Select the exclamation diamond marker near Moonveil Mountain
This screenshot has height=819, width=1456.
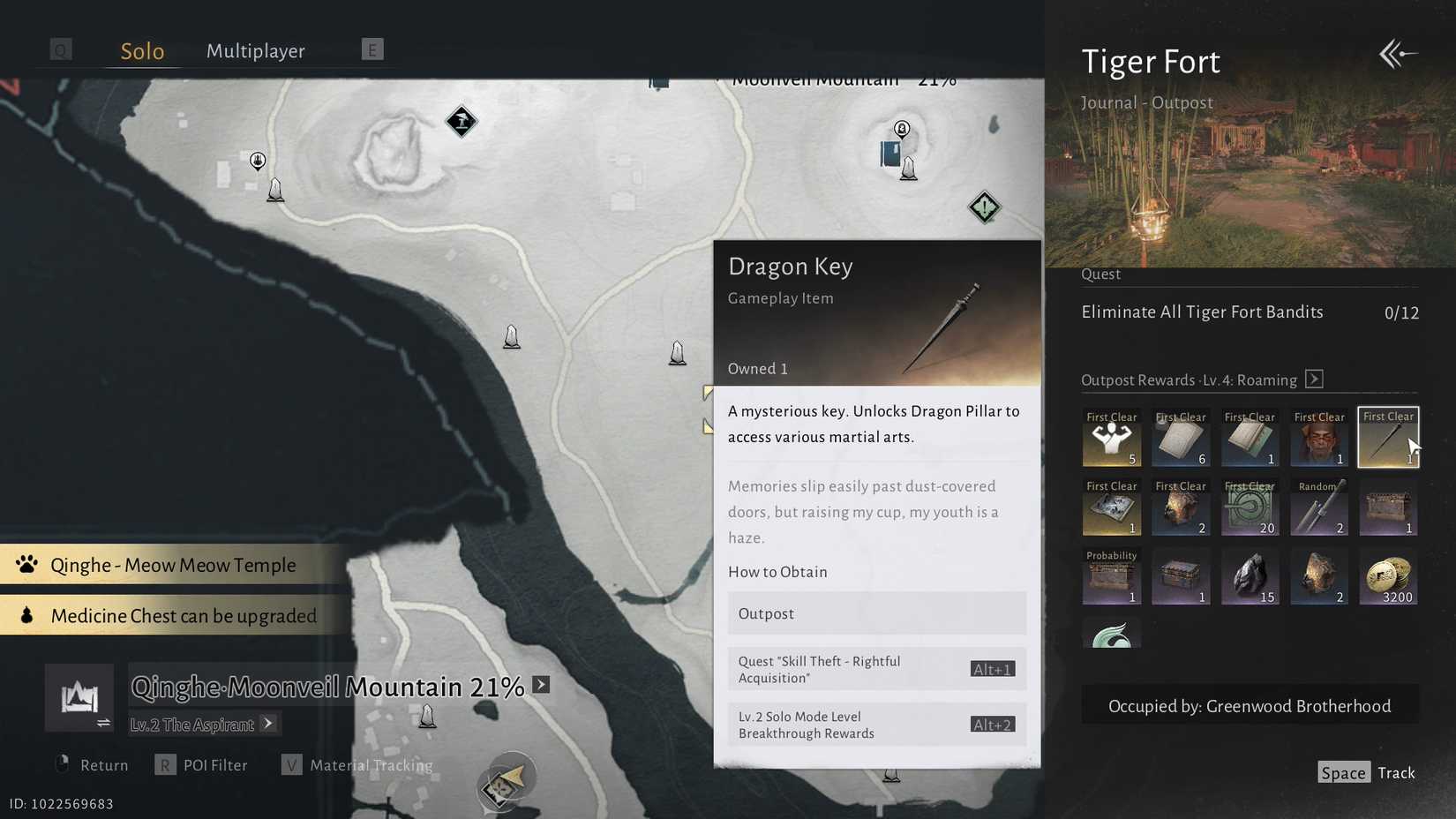[x=983, y=207]
